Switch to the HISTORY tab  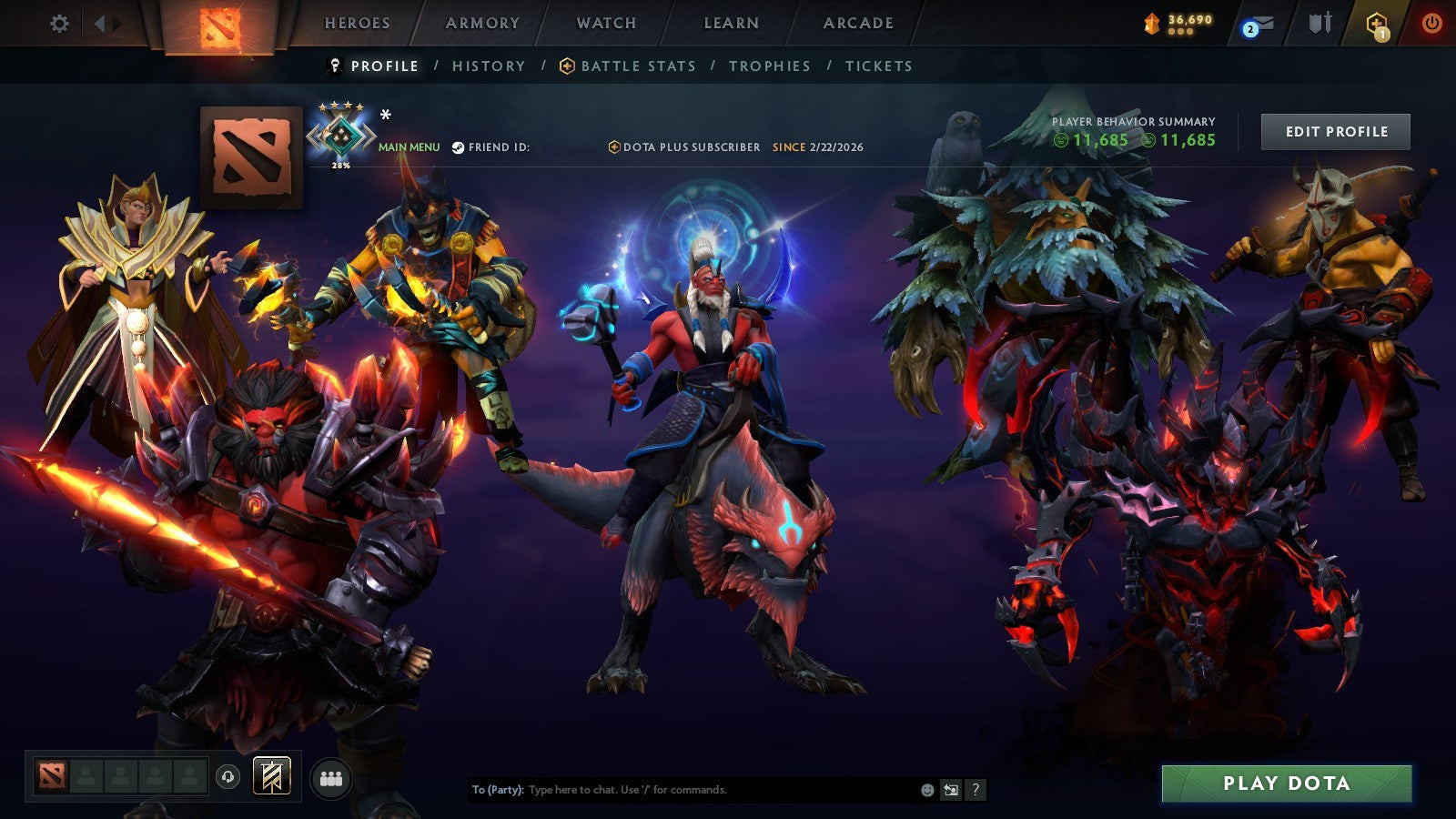[x=489, y=66]
